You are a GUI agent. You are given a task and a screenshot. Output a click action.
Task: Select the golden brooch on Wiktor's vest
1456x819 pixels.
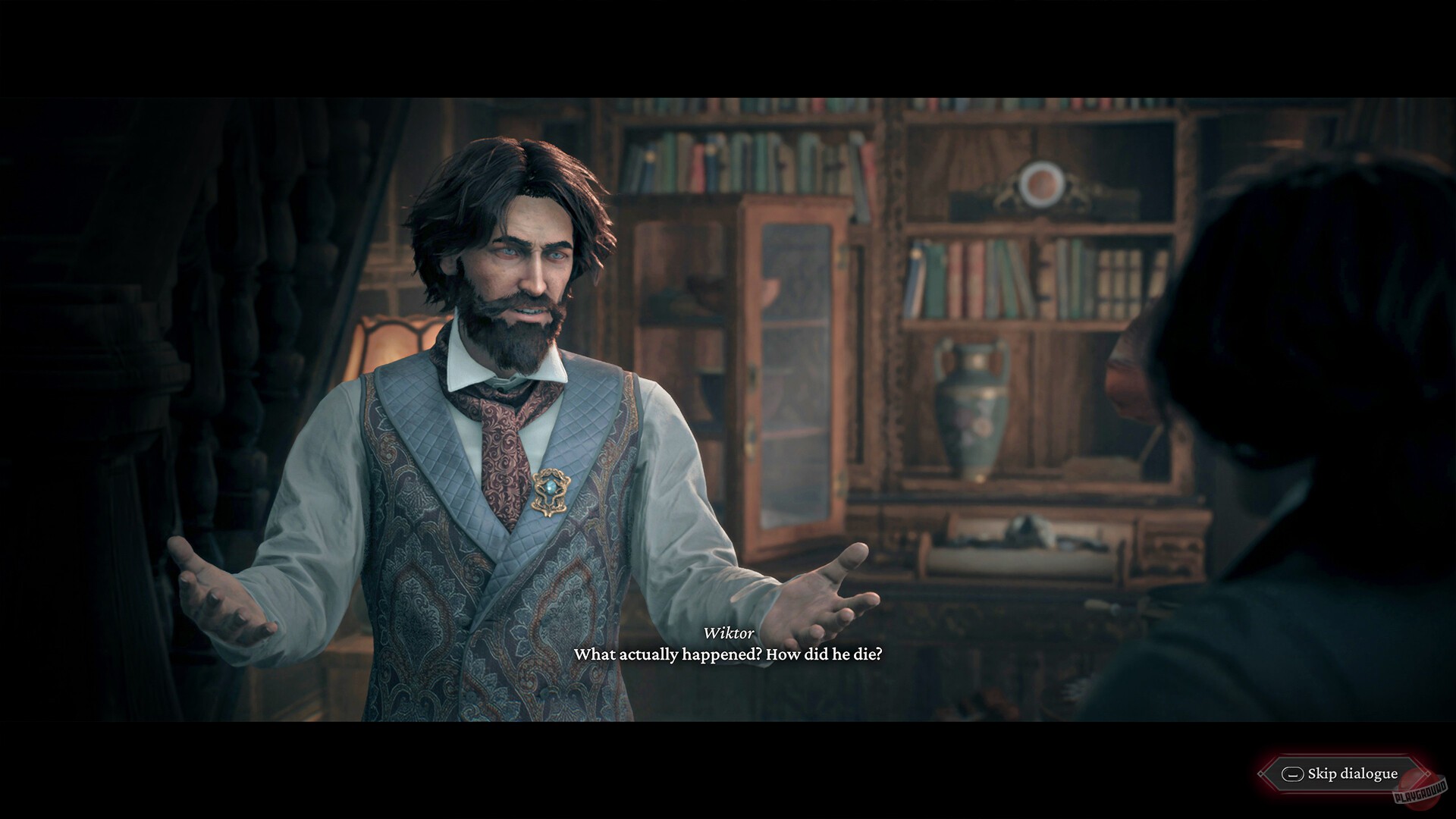[x=549, y=493]
